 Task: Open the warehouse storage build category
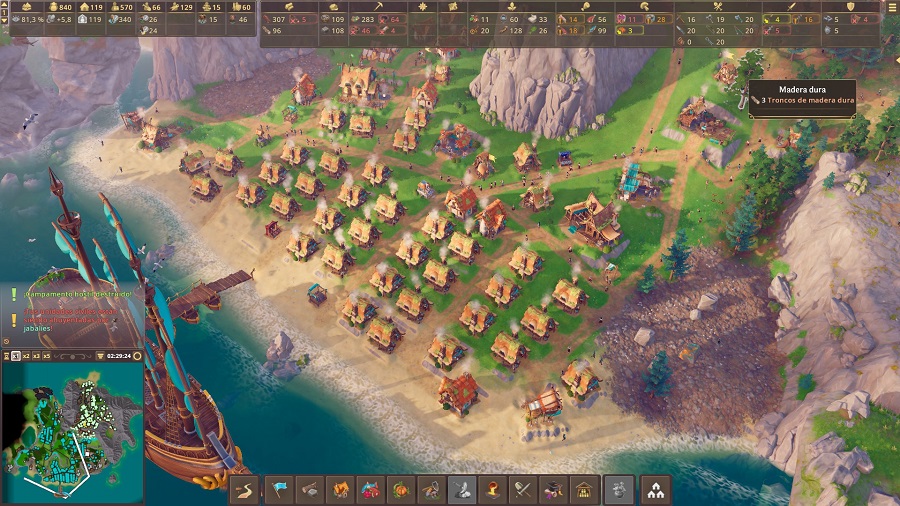pyautogui.click(x=584, y=489)
